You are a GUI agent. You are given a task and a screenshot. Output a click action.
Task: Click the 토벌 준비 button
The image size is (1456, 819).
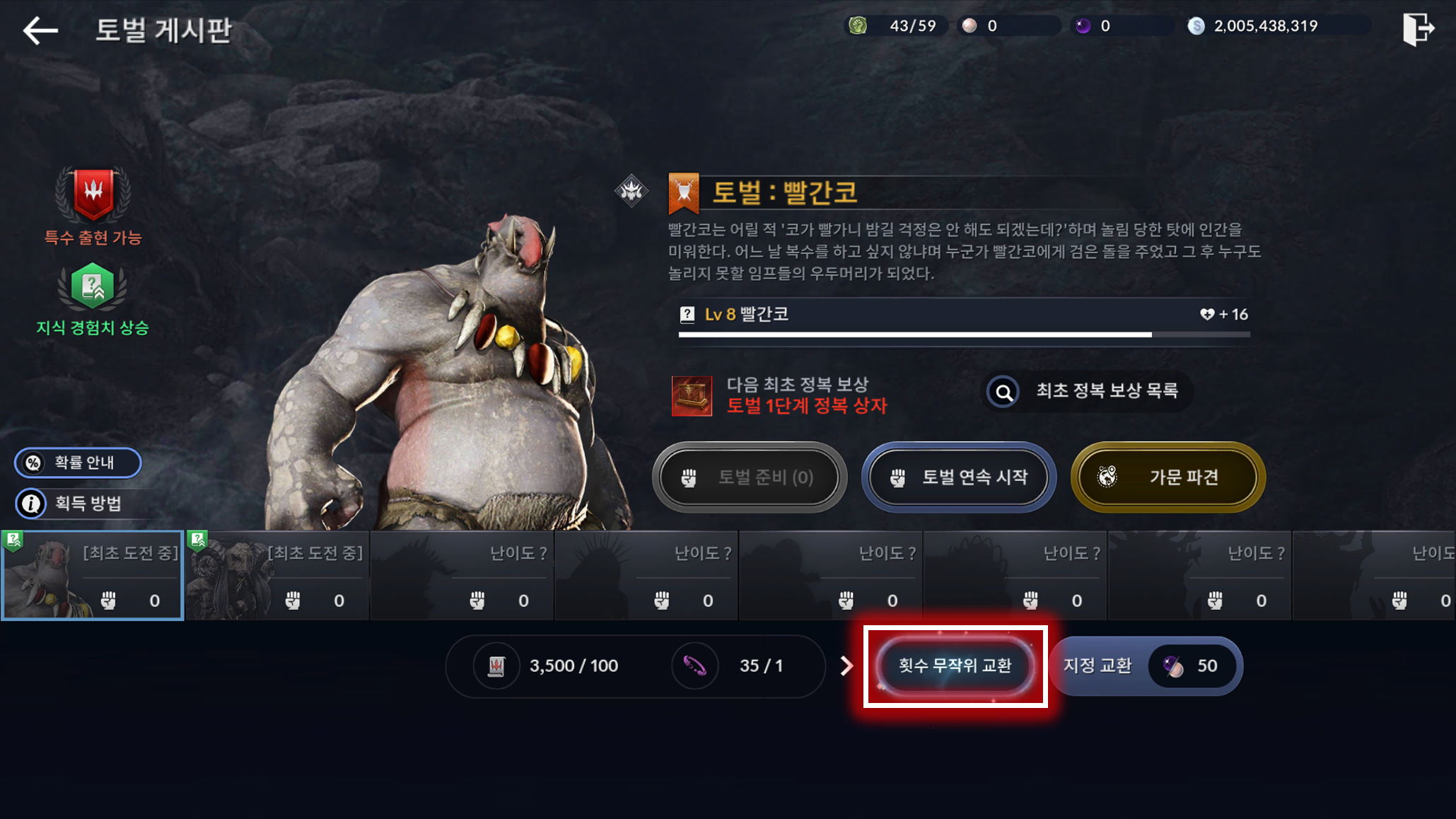click(x=750, y=477)
